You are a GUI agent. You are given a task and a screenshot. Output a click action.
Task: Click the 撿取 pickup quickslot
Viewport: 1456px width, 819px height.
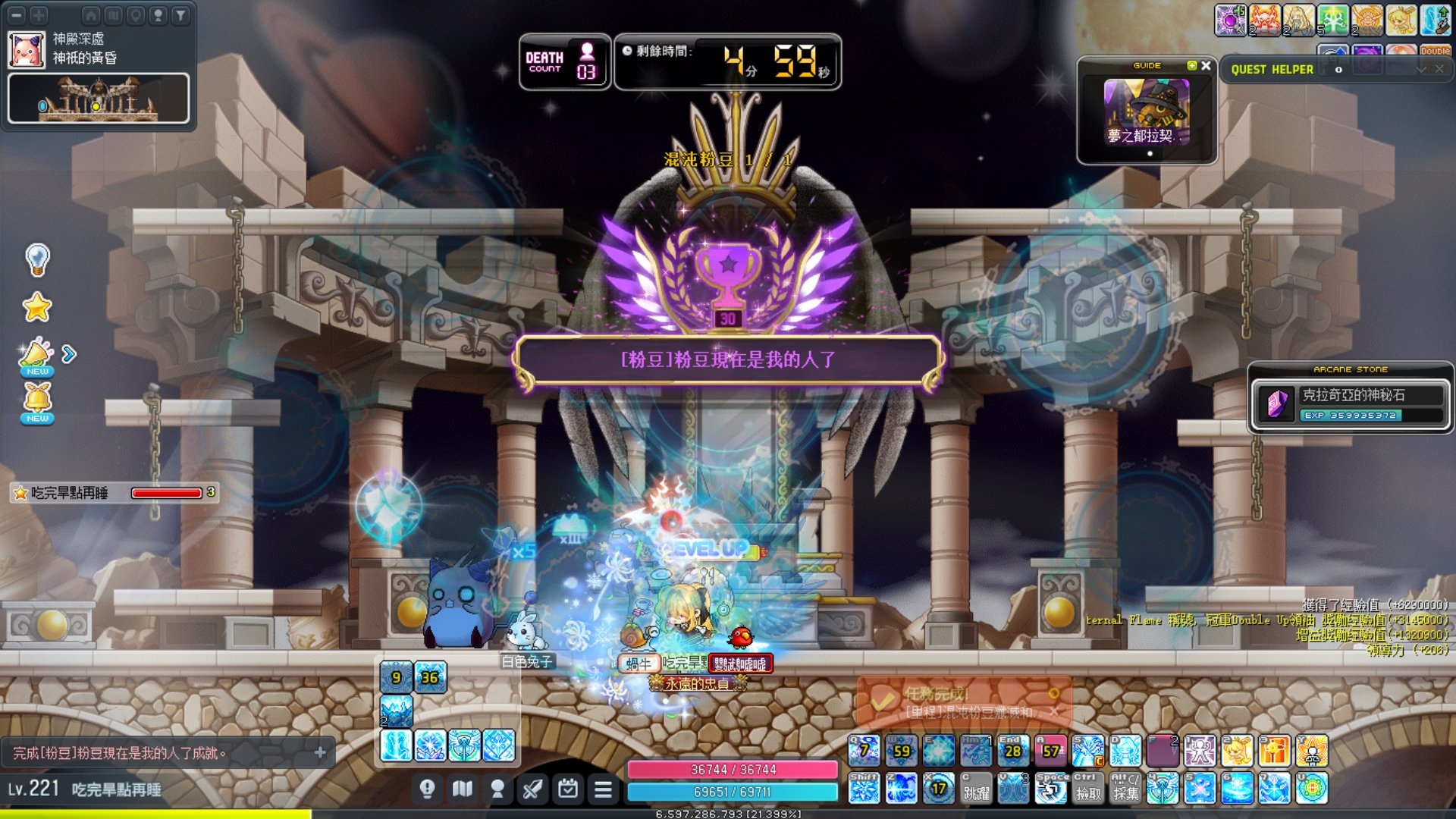pos(1088,789)
